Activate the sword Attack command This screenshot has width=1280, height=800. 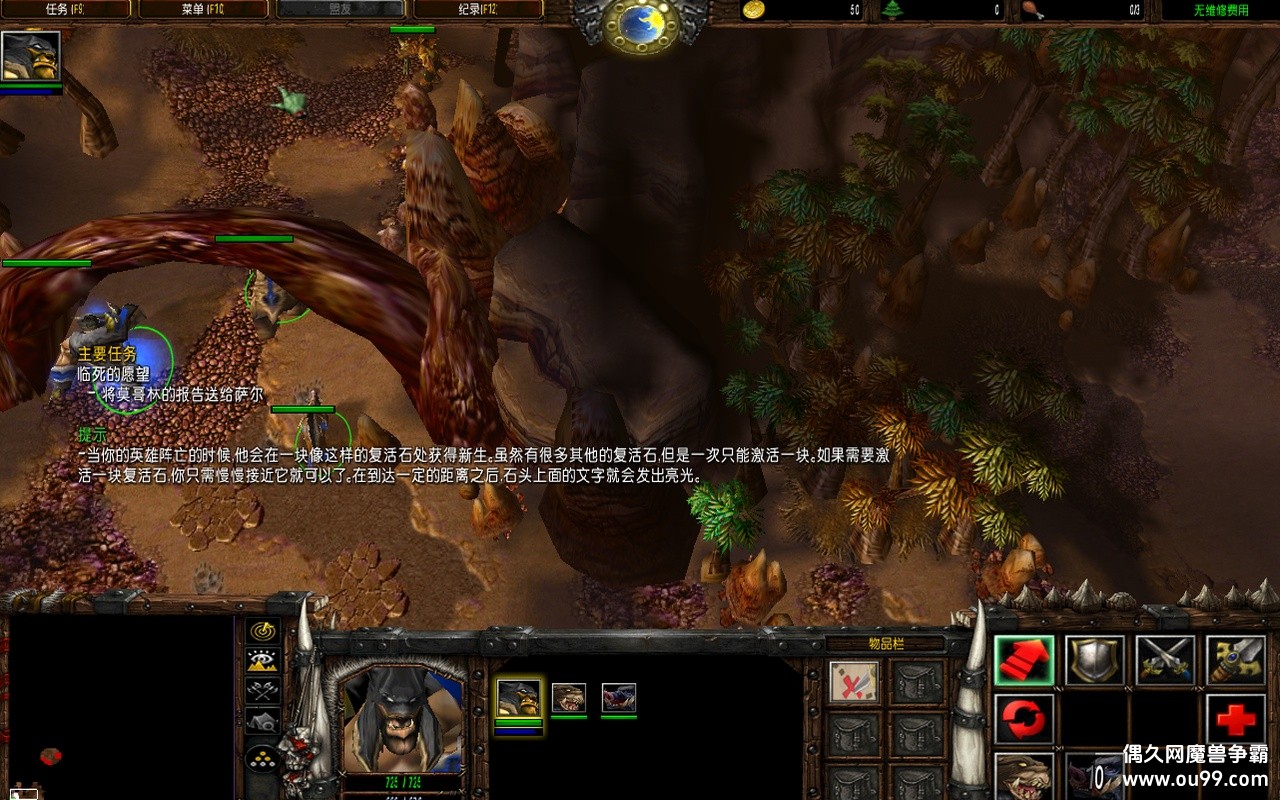pyautogui.click(x=1166, y=661)
